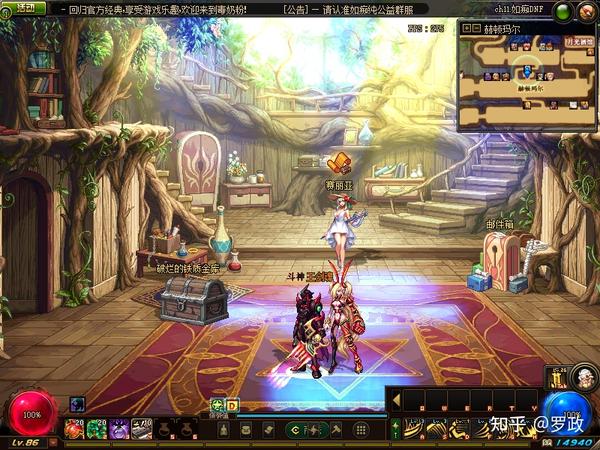Click the gold coin button in bottom menu

293,429
